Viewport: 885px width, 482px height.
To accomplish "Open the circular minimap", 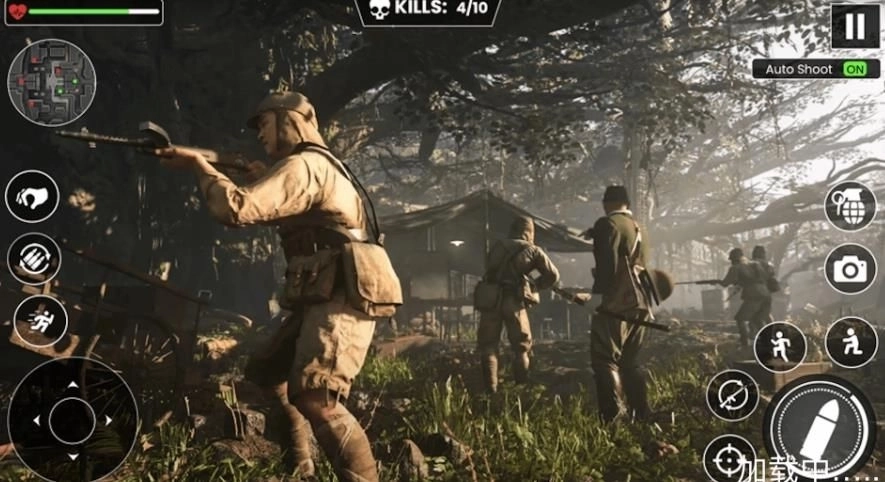I will pyautogui.click(x=51, y=82).
